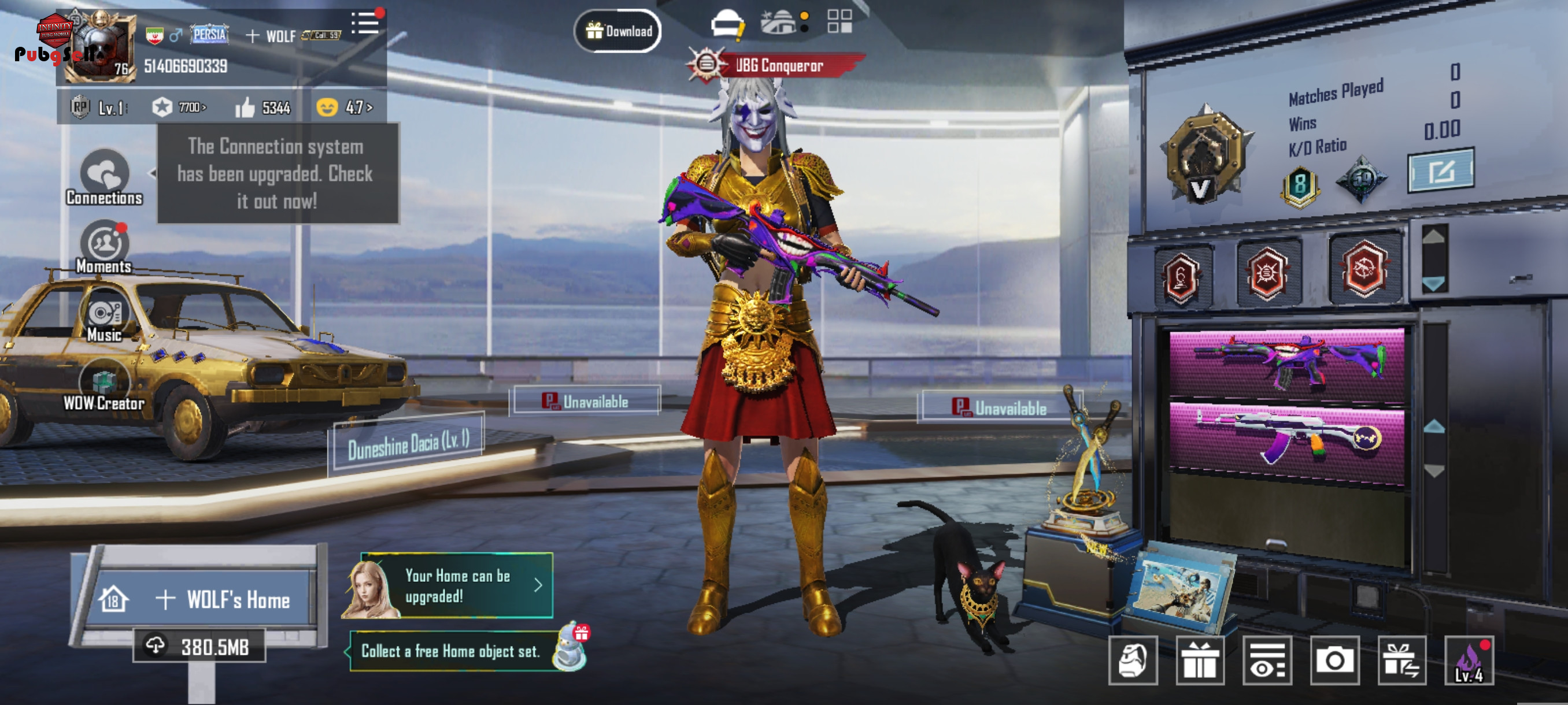The height and width of the screenshot is (705, 1568).
Task: Open the Download gift button
Action: [x=618, y=31]
